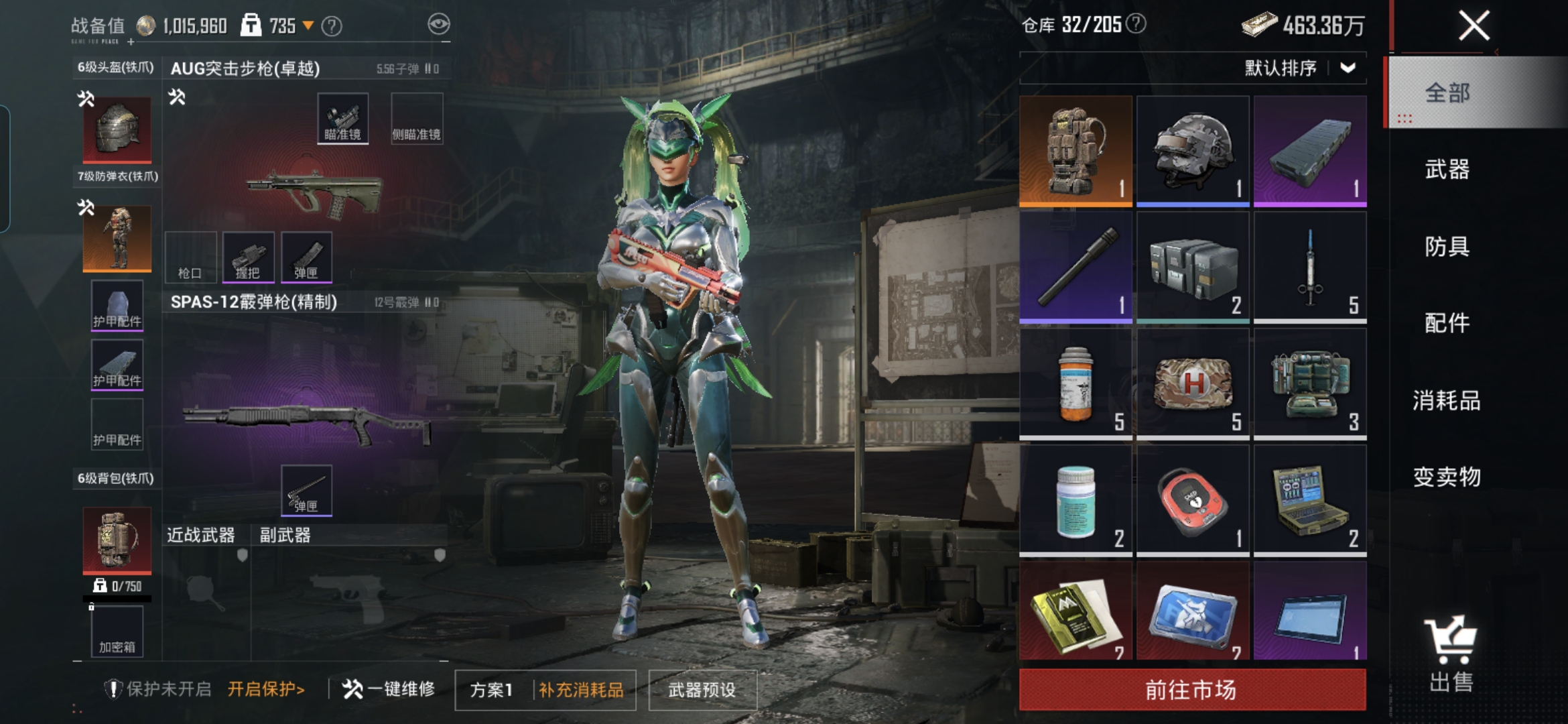Open the 出售 sell cart
The width and height of the screenshot is (1568, 724).
pos(1451,654)
